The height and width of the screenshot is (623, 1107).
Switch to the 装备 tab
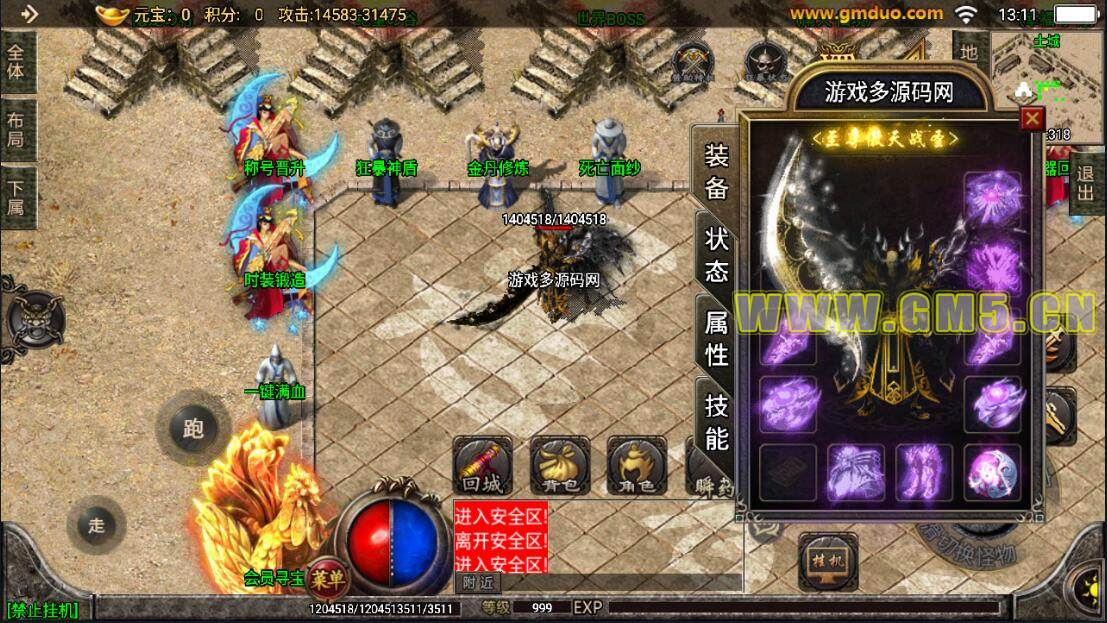tap(716, 171)
